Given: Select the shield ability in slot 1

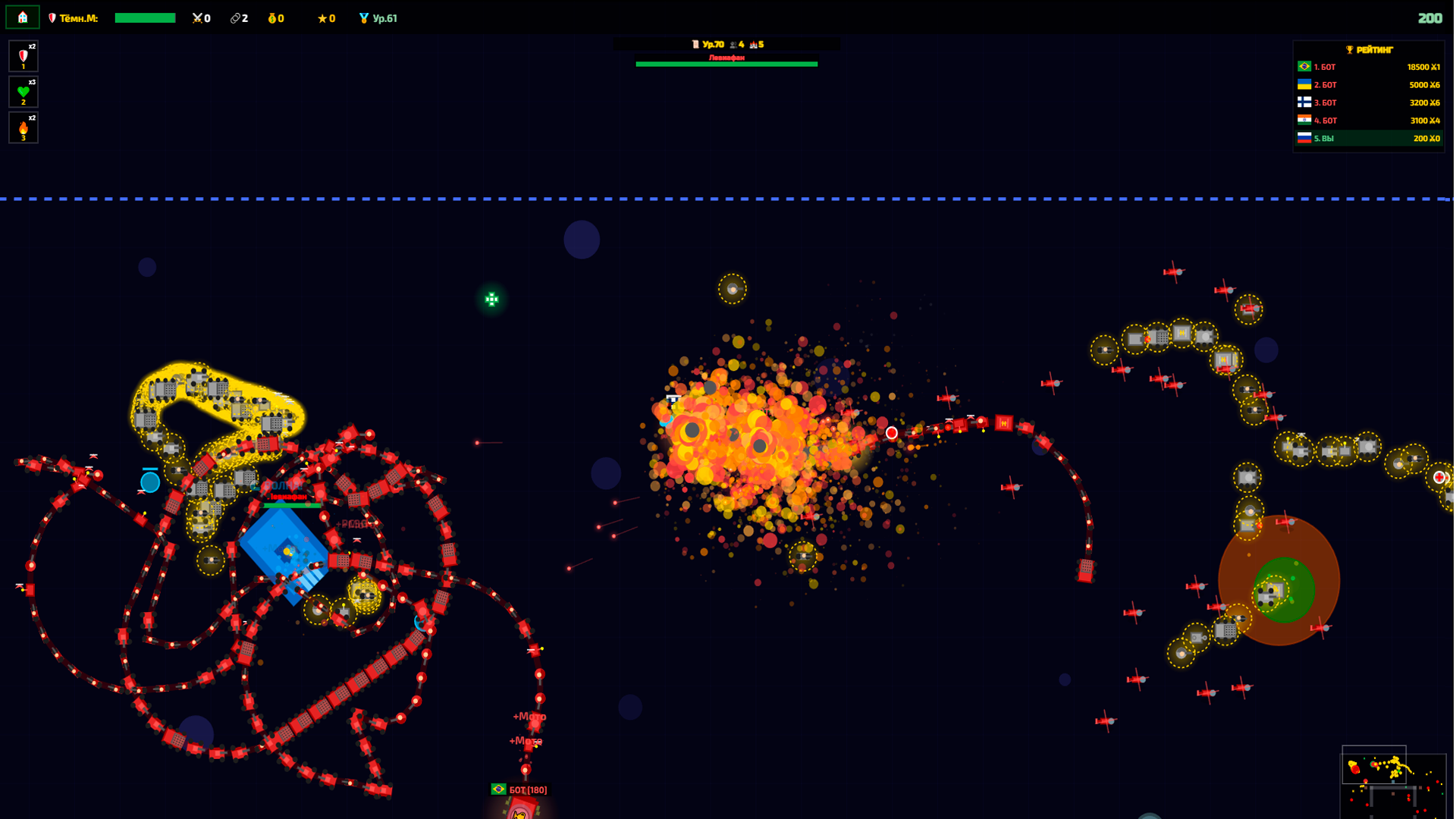Looking at the screenshot, I should click(x=23, y=55).
